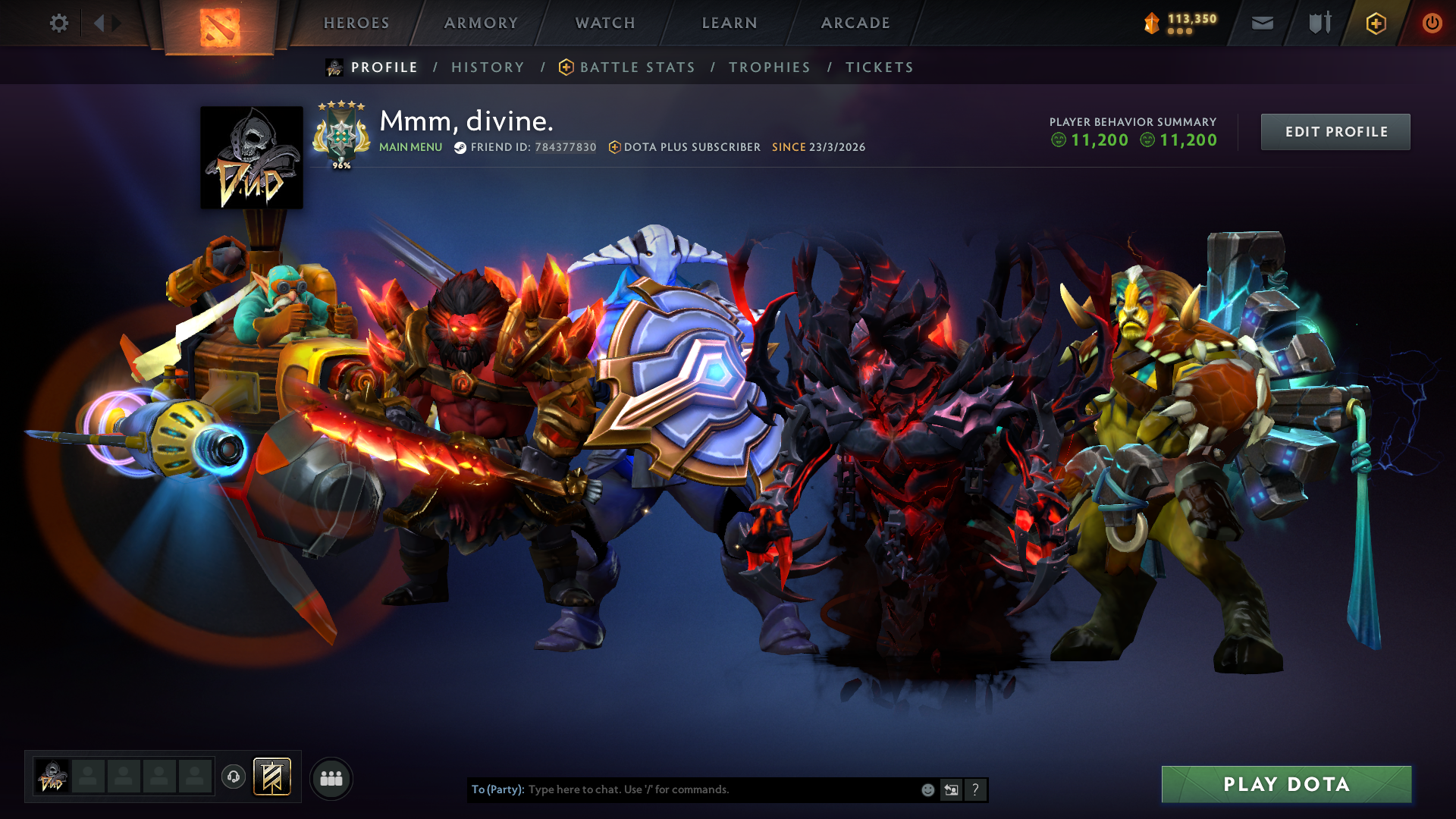
Task: Open the friends list people icon
Action: 331,777
